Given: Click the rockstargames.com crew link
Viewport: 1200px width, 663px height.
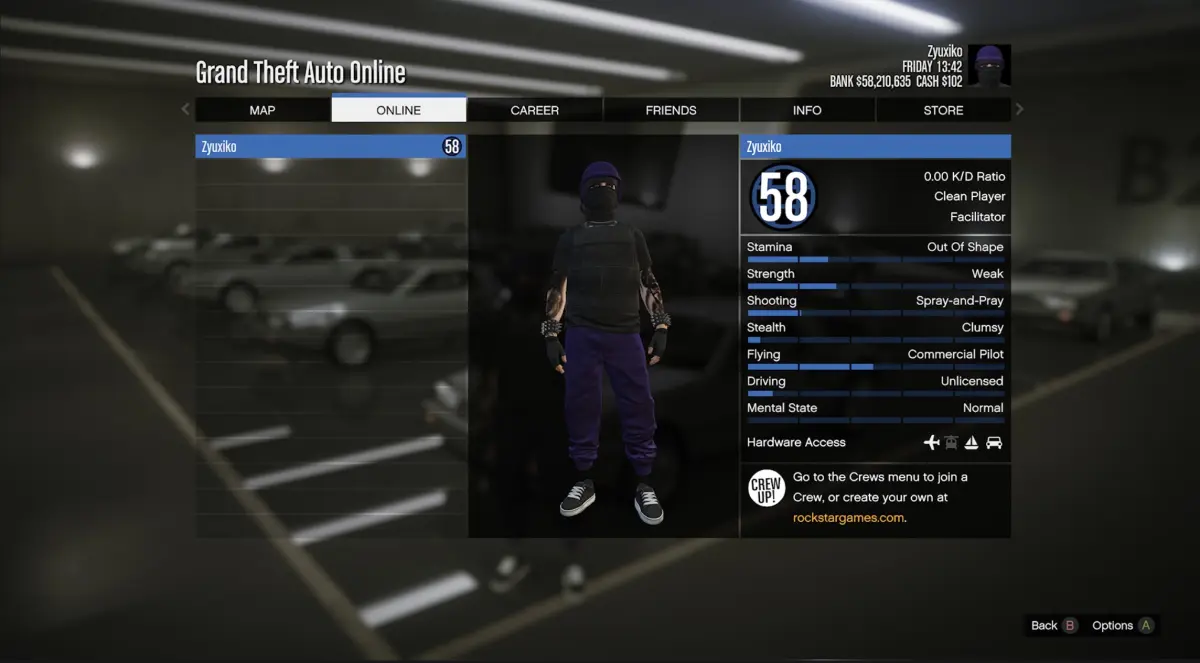Looking at the screenshot, I should 848,518.
